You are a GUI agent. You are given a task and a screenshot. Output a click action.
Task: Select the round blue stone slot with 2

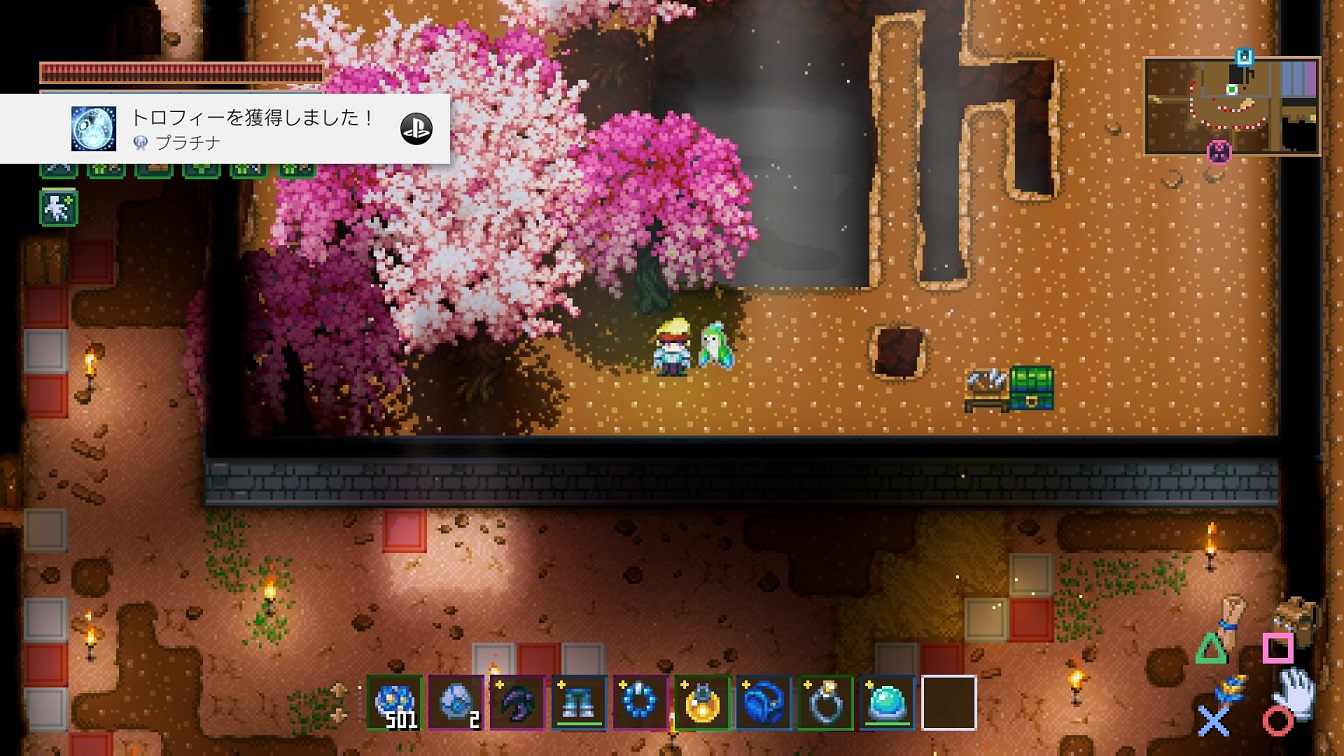pos(456,703)
